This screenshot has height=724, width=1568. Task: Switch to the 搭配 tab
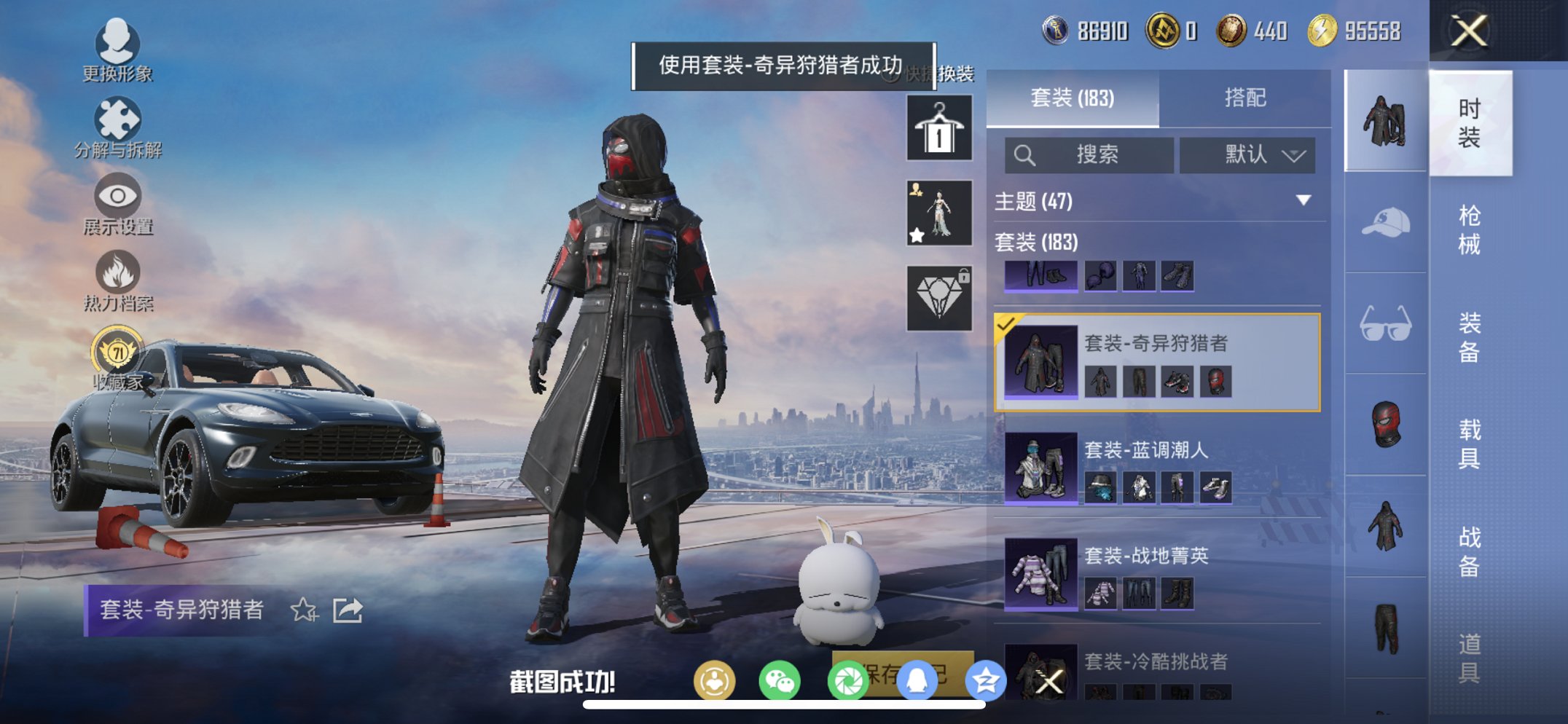1245,98
